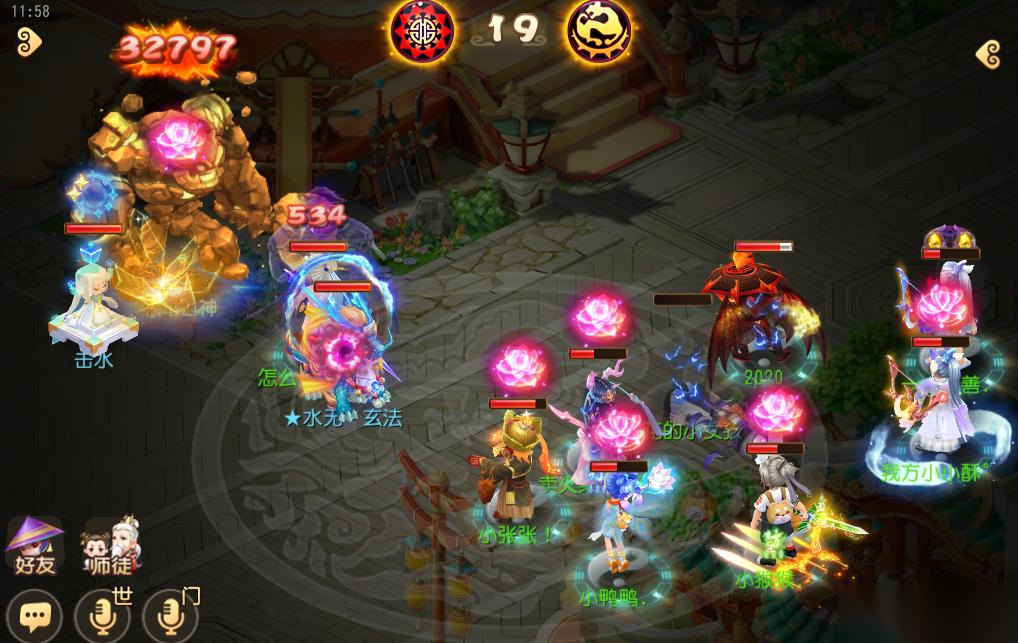Image resolution: width=1018 pixels, height=643 pixels.
Task: Open the chat speech-bubble button
Action: point(35,616)
